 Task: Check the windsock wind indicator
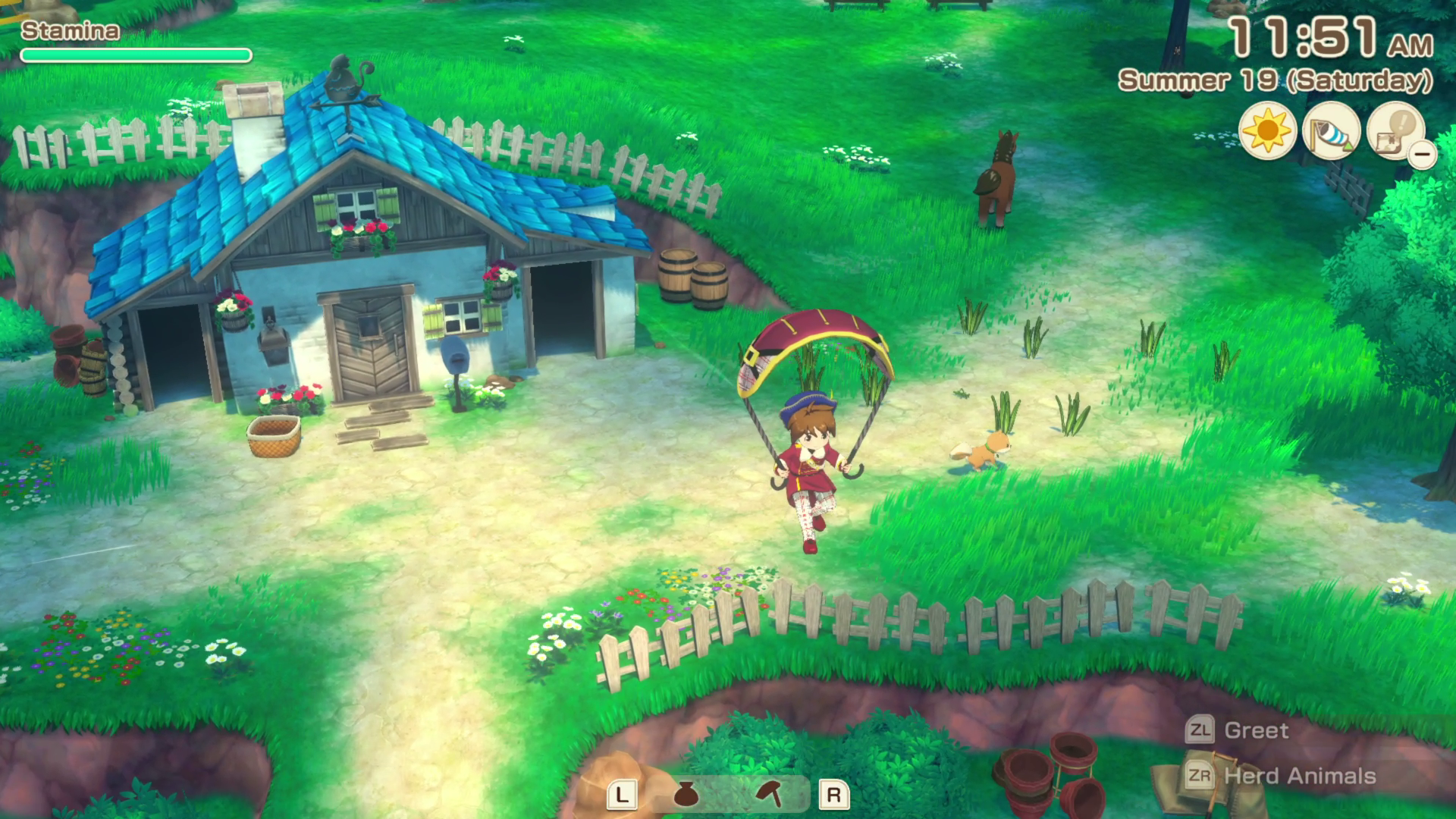click(1331, 132)
